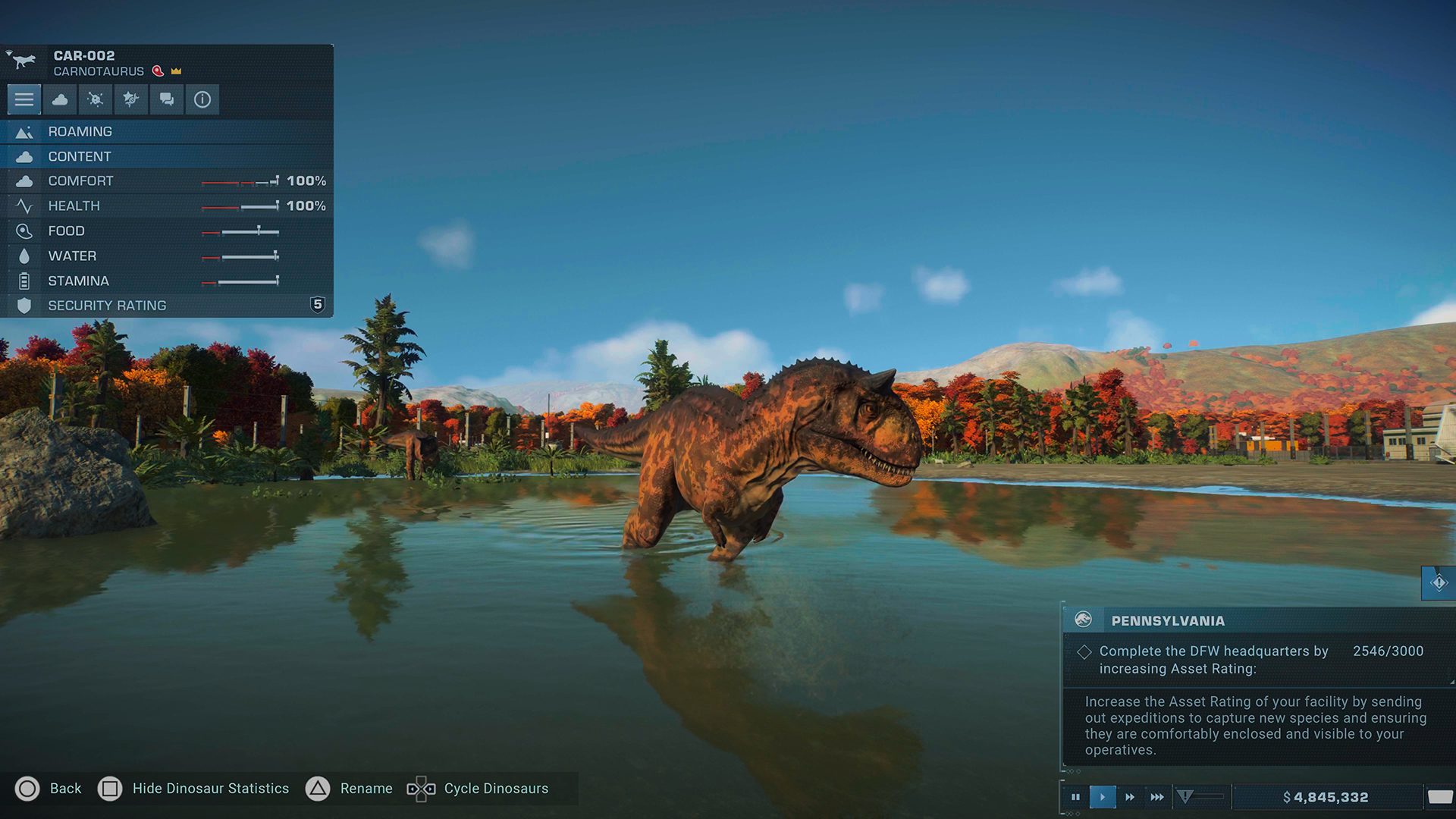1456x819 pixels.
Task: Open the Carnotaurus info panel icon
Action: [x=202, y=99]
